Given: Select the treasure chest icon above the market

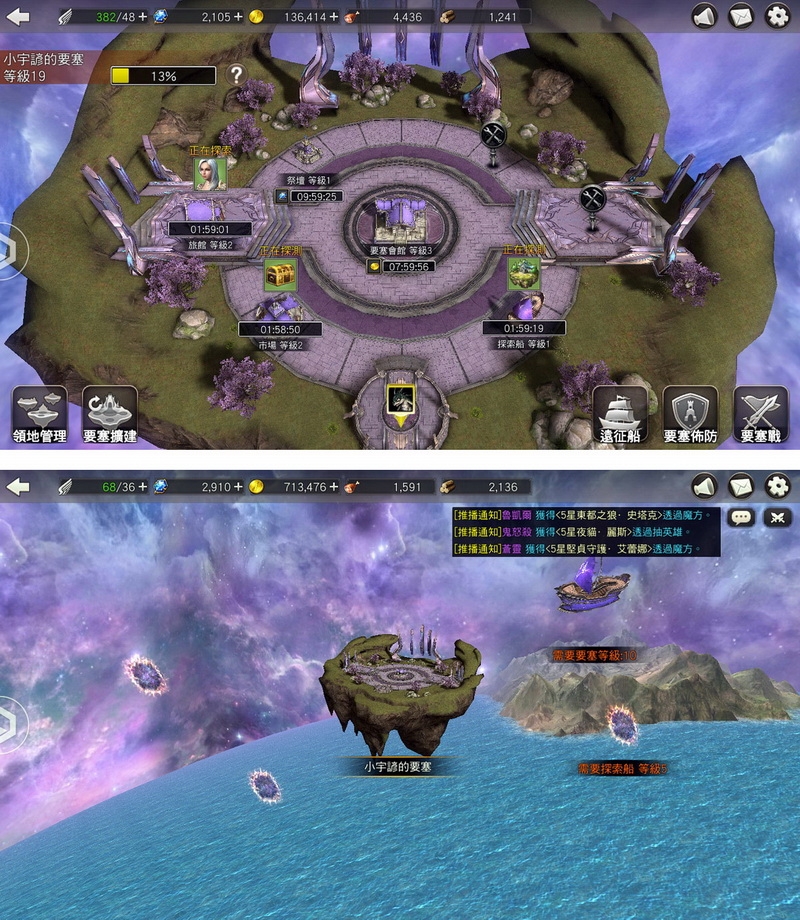Looking at the screenshot, I should 280,274.
